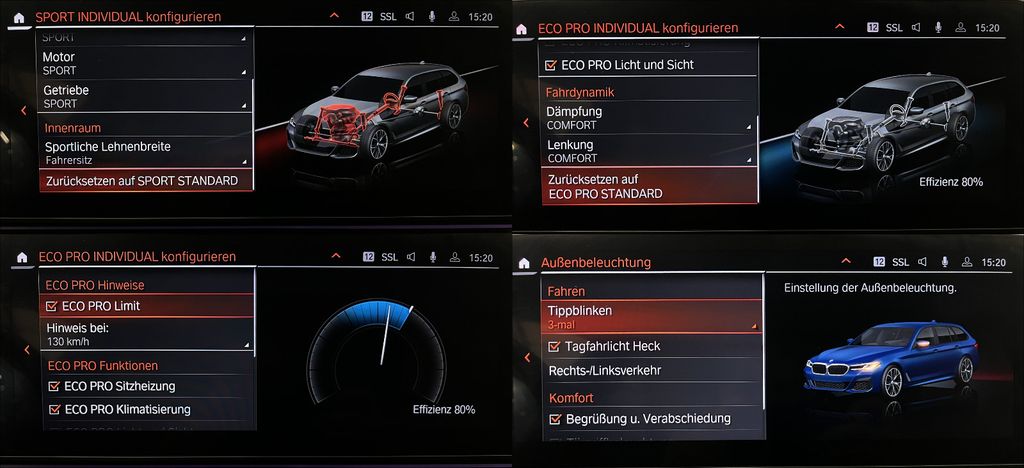Open the Rechts-/Linksverkehr entry
The height and width of the screenshot is (468, 1024).
click(652, 371)
